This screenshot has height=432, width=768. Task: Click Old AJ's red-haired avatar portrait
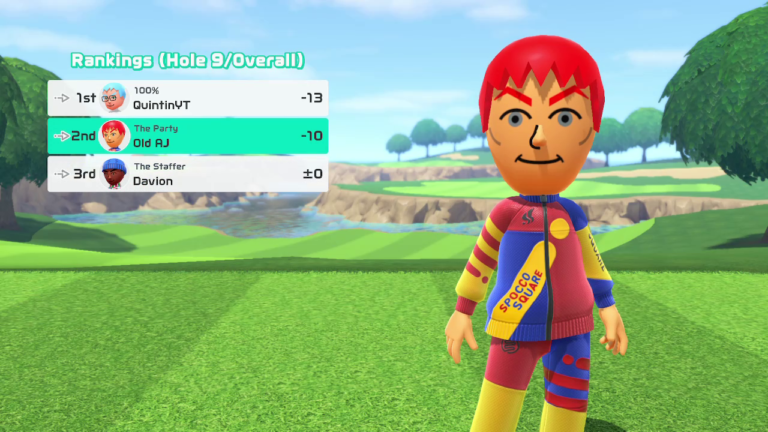[114, 136]
